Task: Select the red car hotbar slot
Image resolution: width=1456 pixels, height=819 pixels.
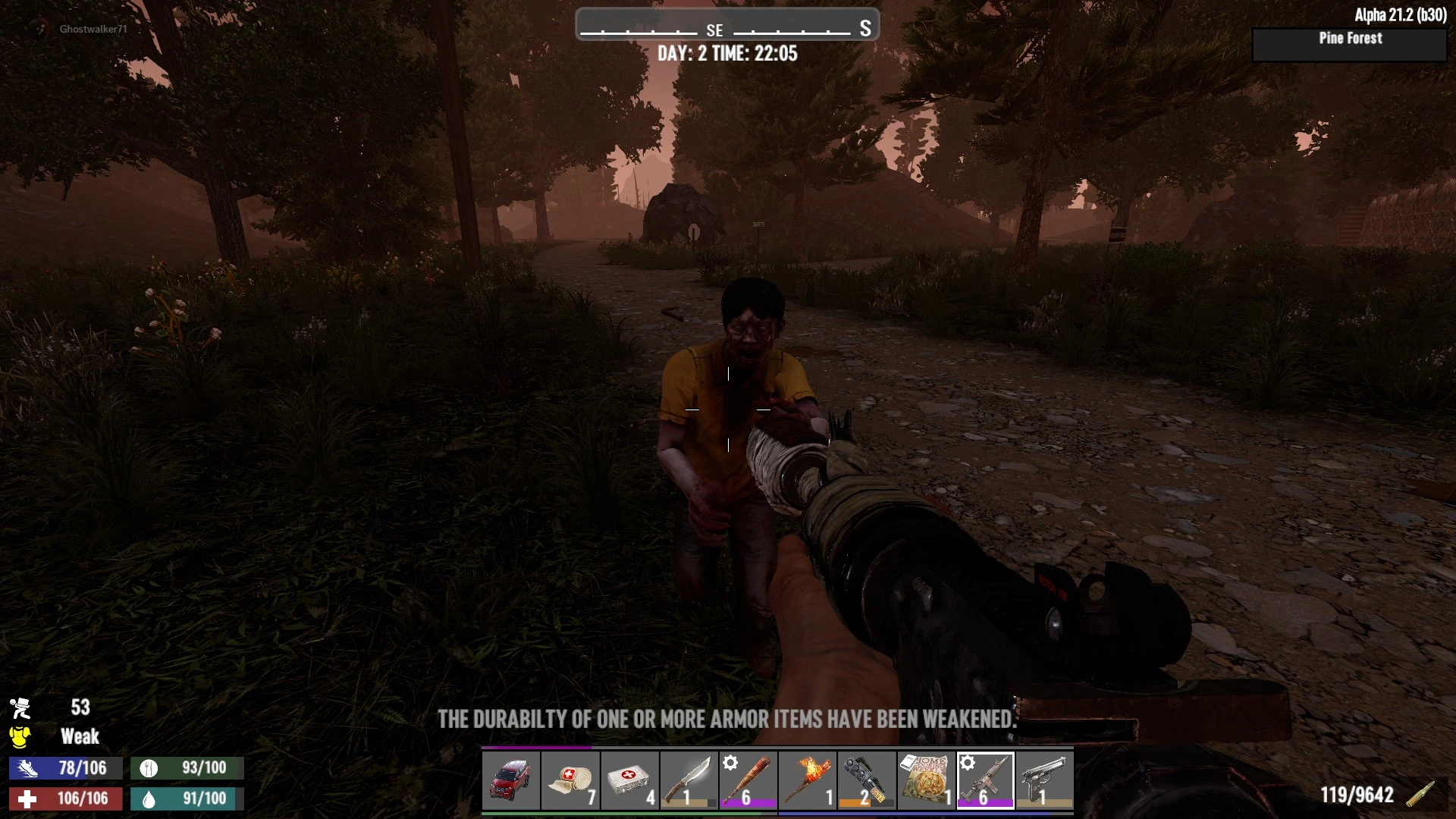Action: (x=511, y=781)
